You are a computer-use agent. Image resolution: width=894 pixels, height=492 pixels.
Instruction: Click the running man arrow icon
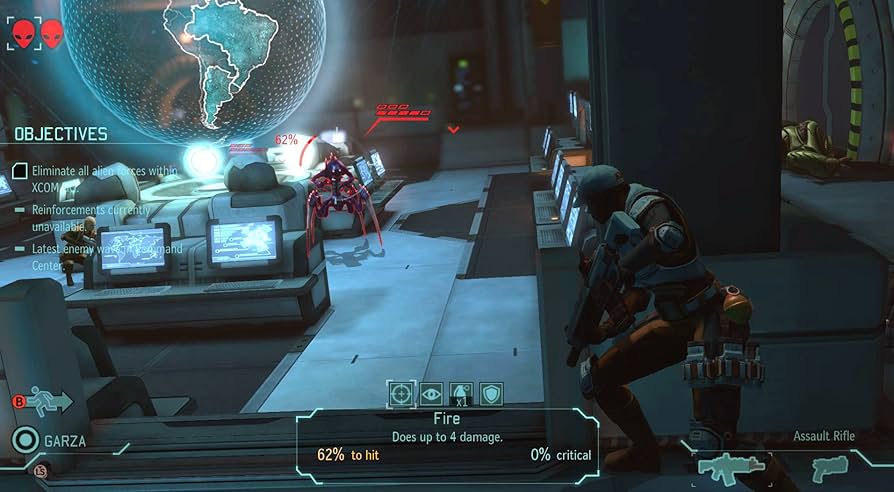tap(49, 403)
